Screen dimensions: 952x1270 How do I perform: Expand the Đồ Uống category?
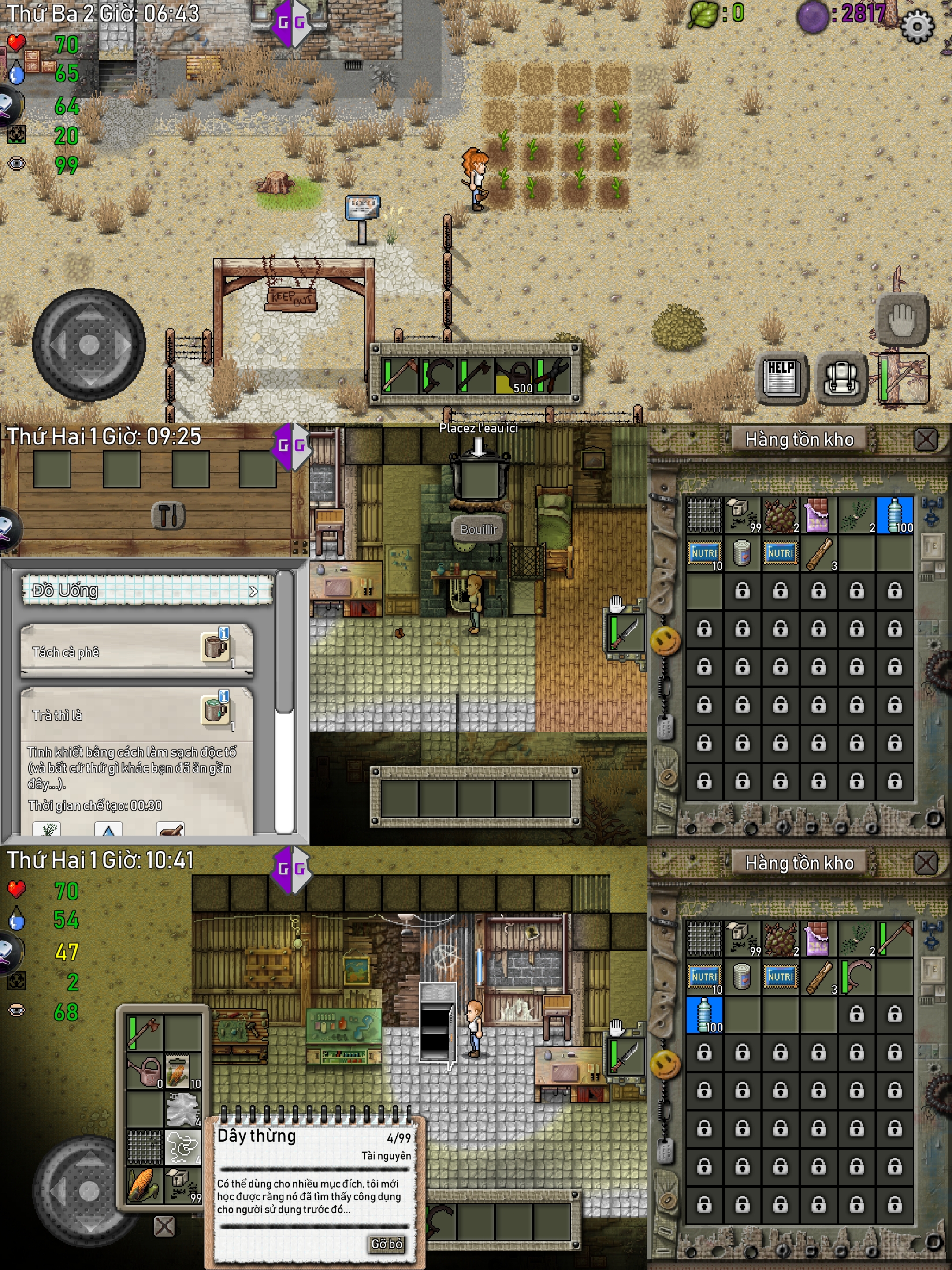click(x=146, y=590)
